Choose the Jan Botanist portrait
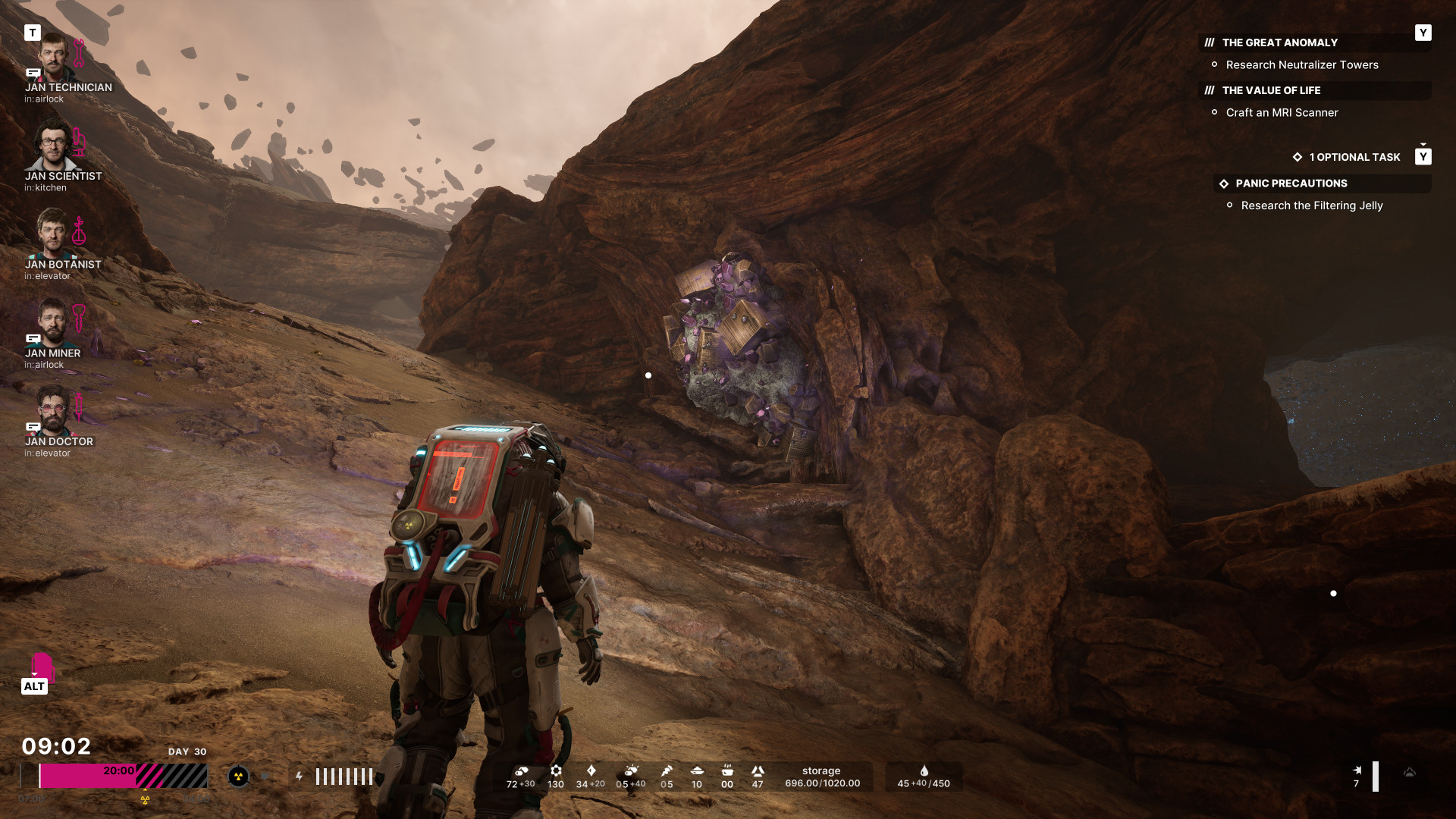Image resolution: width=1456 pixels, height=819 pixels. 53,234
